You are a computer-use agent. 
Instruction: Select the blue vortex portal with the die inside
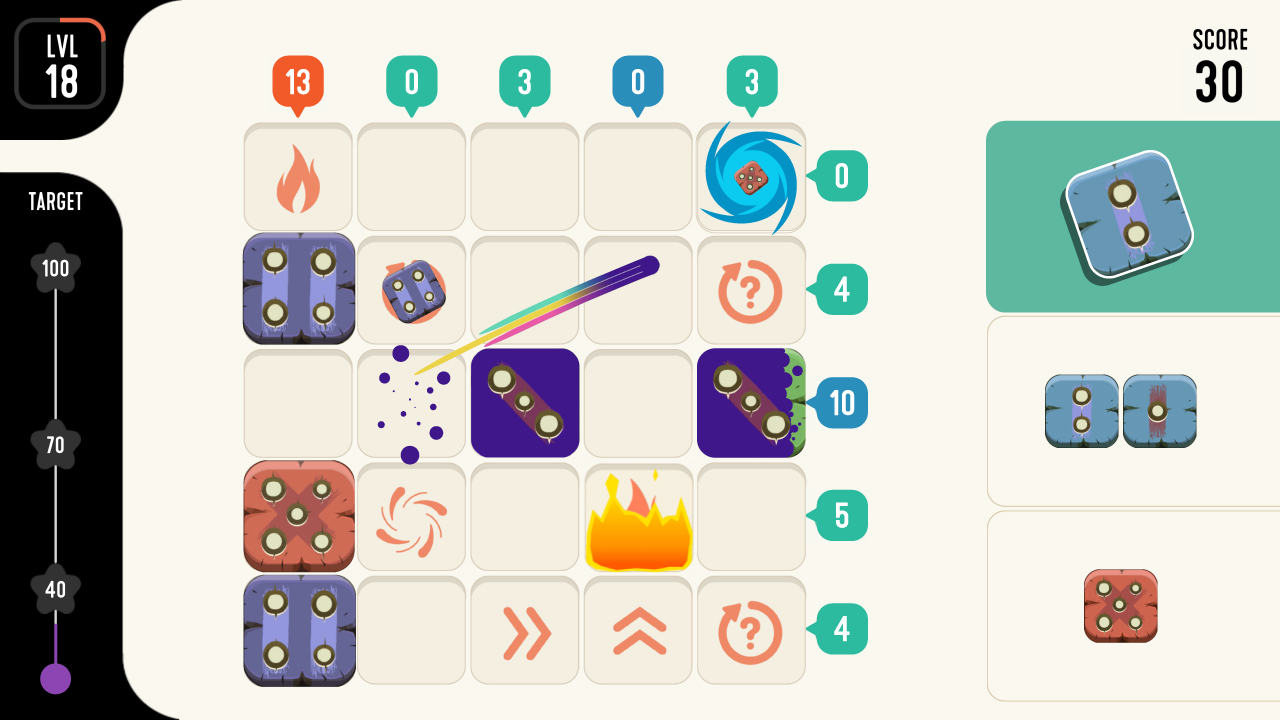(751, 176)
